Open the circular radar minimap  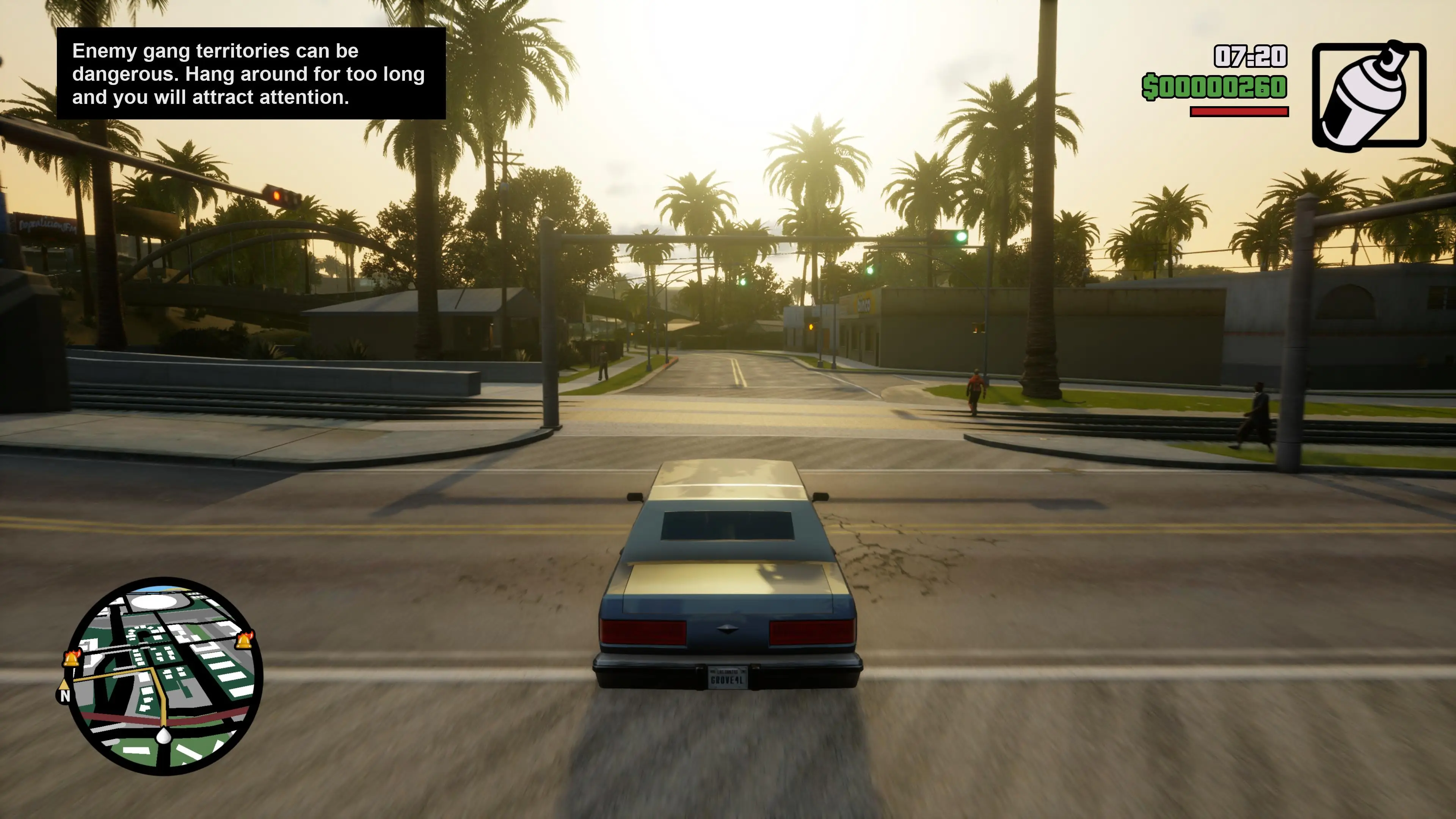(165, 675)
